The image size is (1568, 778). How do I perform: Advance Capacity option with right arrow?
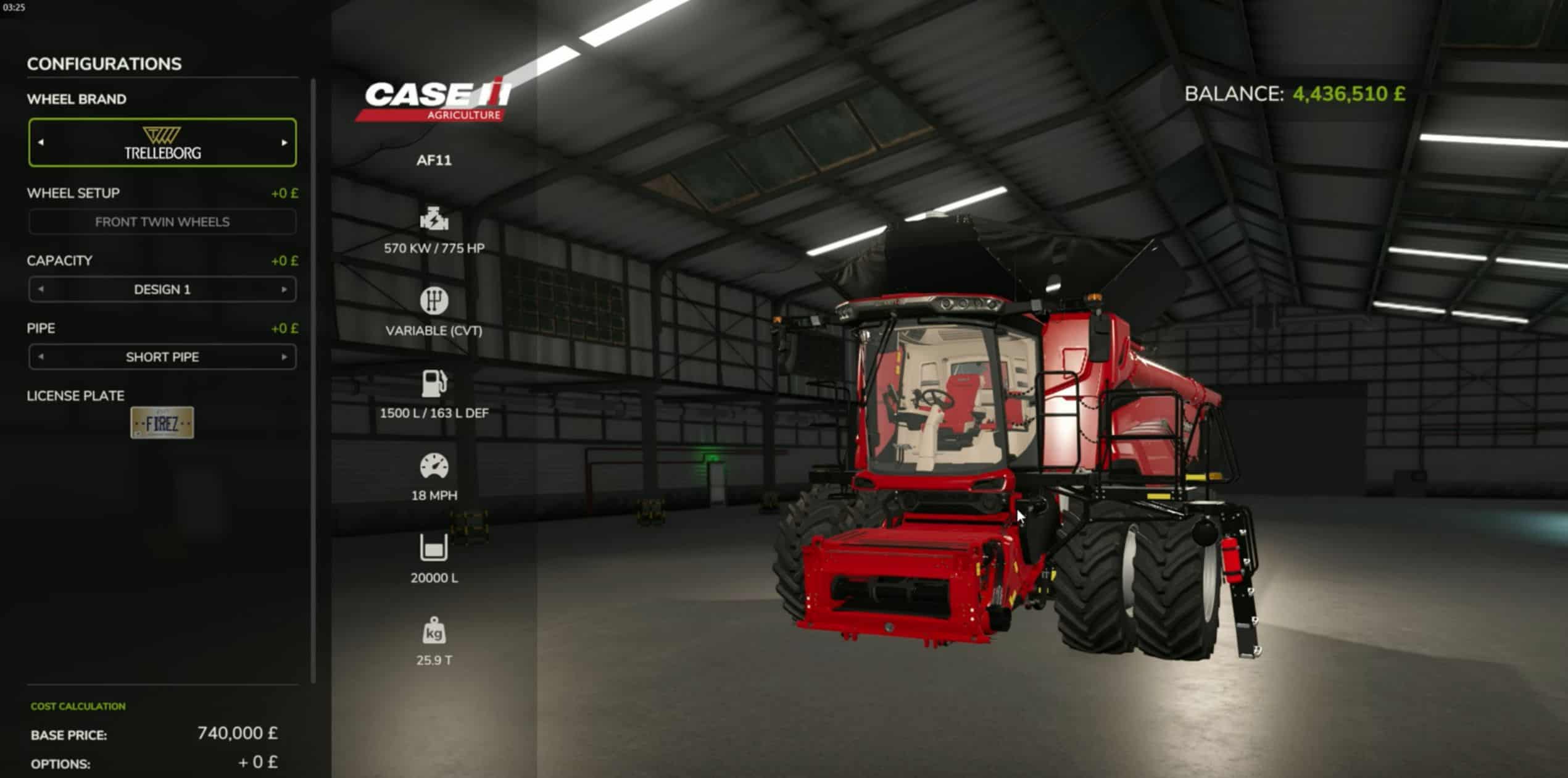tap(284, 289)
